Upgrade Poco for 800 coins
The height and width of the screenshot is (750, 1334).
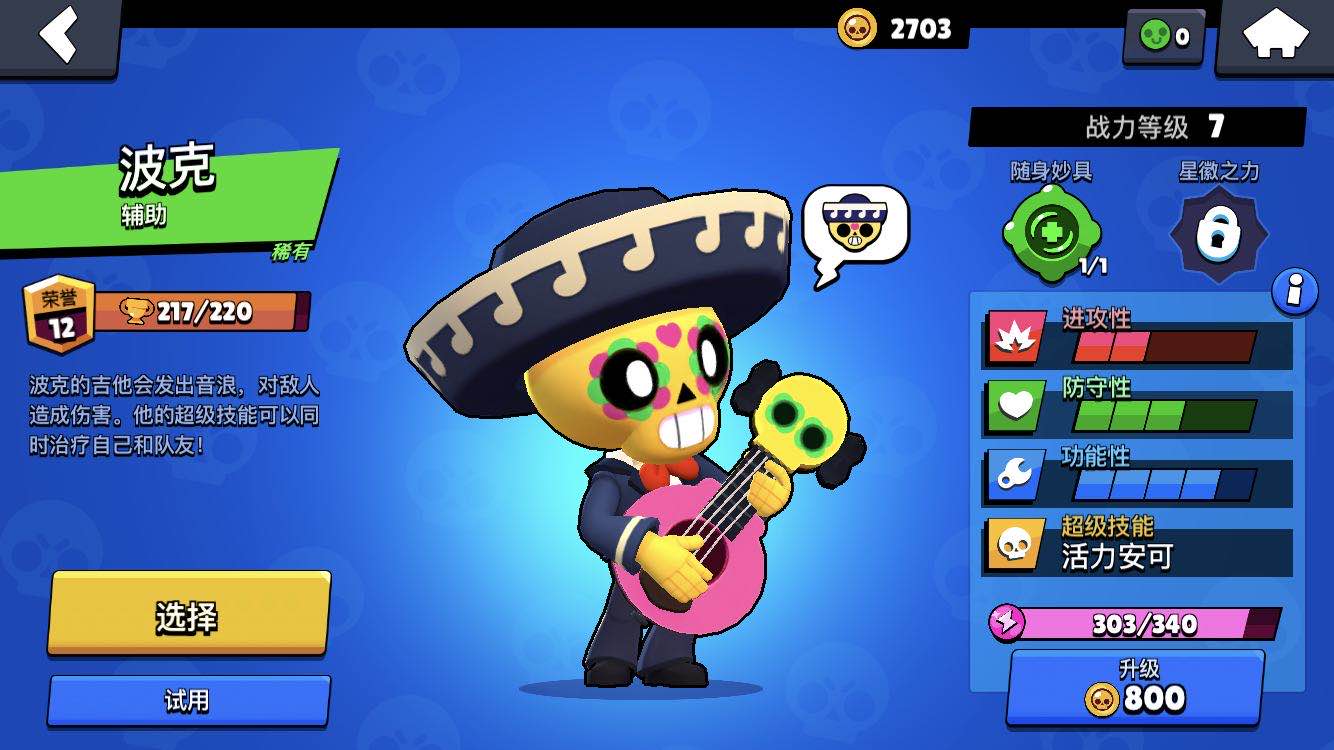pos(1135,688)
